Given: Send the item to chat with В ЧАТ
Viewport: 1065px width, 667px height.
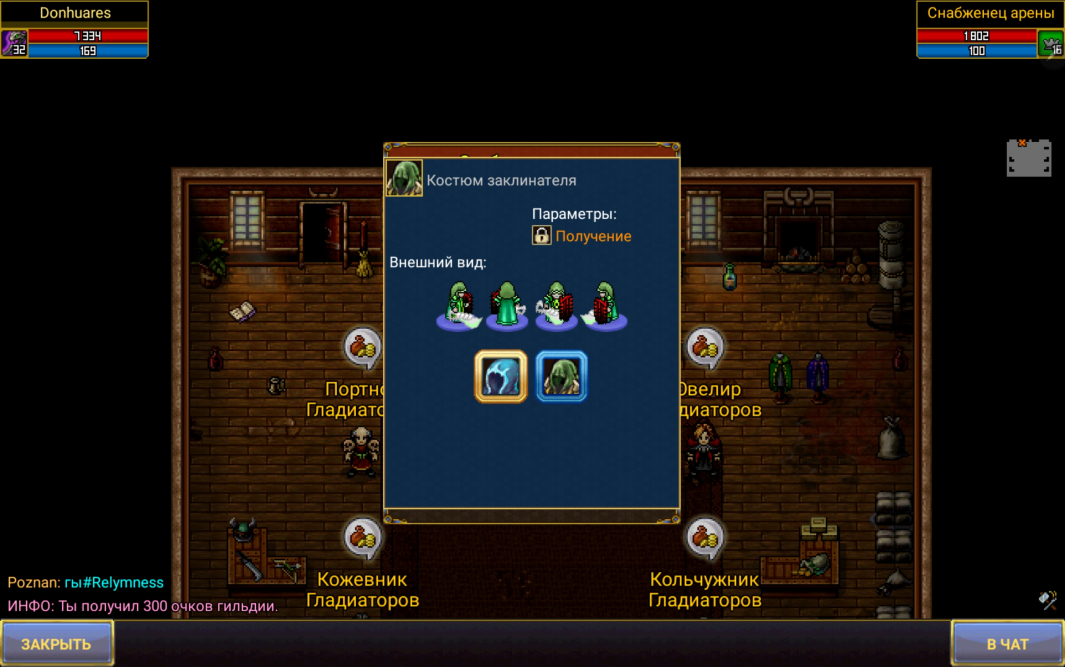Looking at the screenshot, I should pos(1006,643).
